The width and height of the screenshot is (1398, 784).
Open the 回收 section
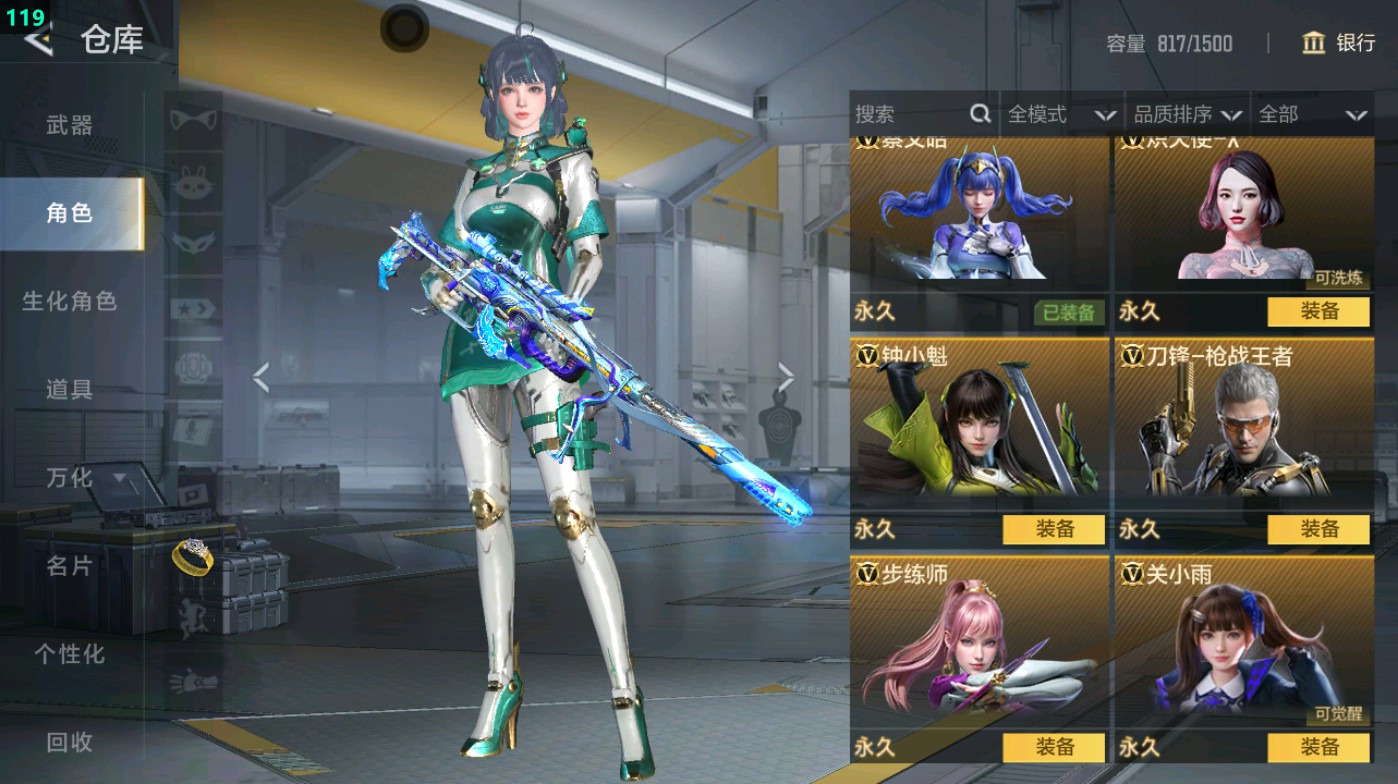pyautogui.click(x=70, y=741)
